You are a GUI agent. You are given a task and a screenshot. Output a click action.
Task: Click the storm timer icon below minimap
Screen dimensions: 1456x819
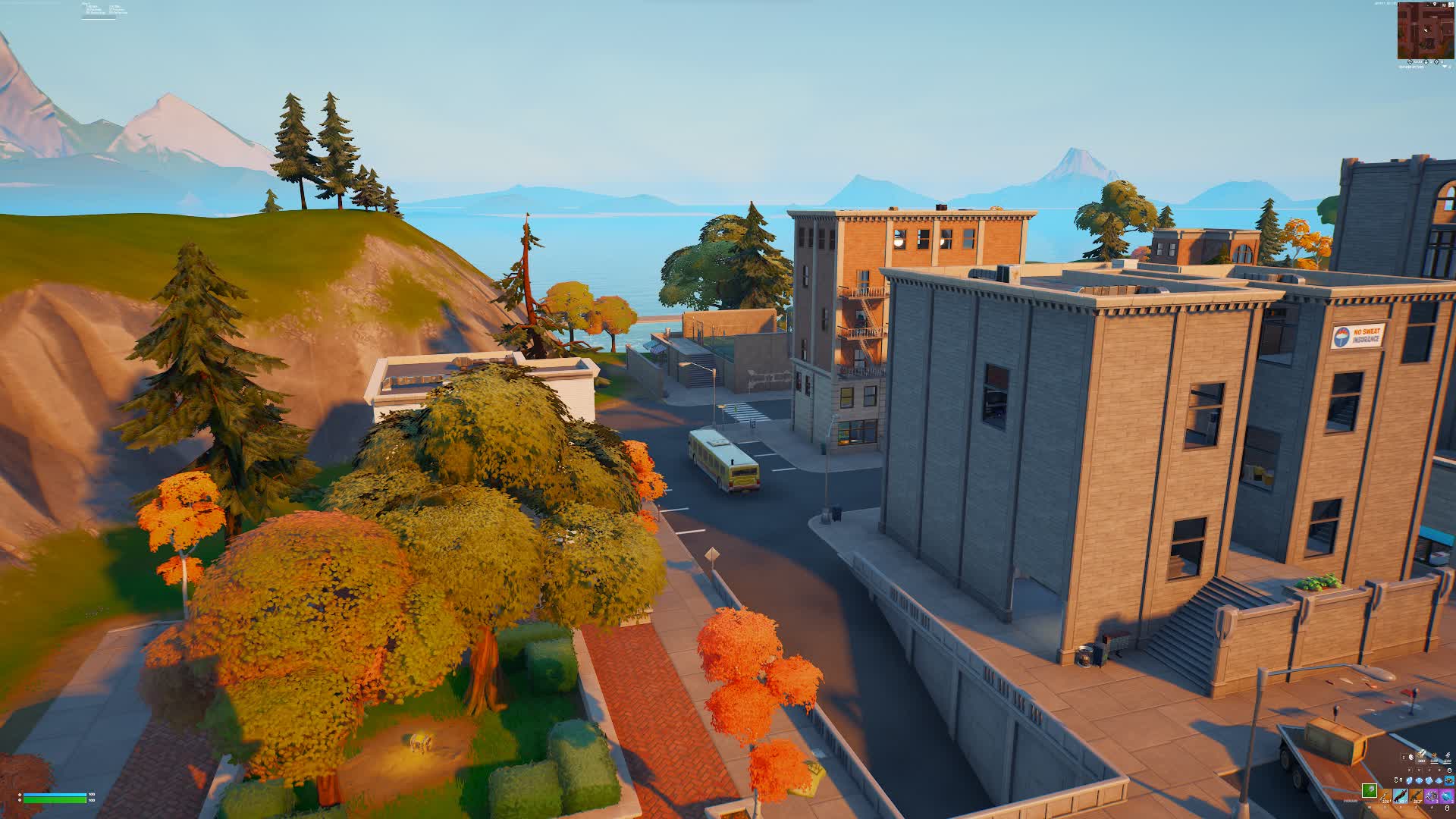pos(1410,62)
